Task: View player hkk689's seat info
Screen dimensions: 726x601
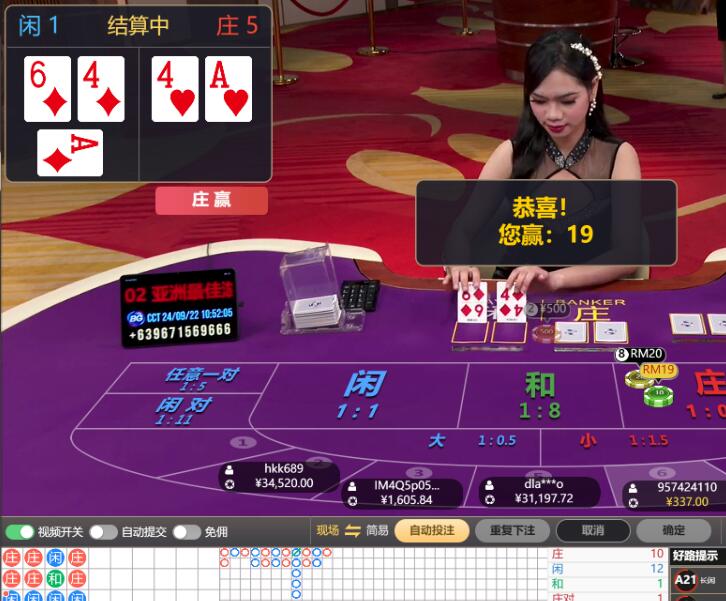Action: pyautogui.click(x=279, y=476)
